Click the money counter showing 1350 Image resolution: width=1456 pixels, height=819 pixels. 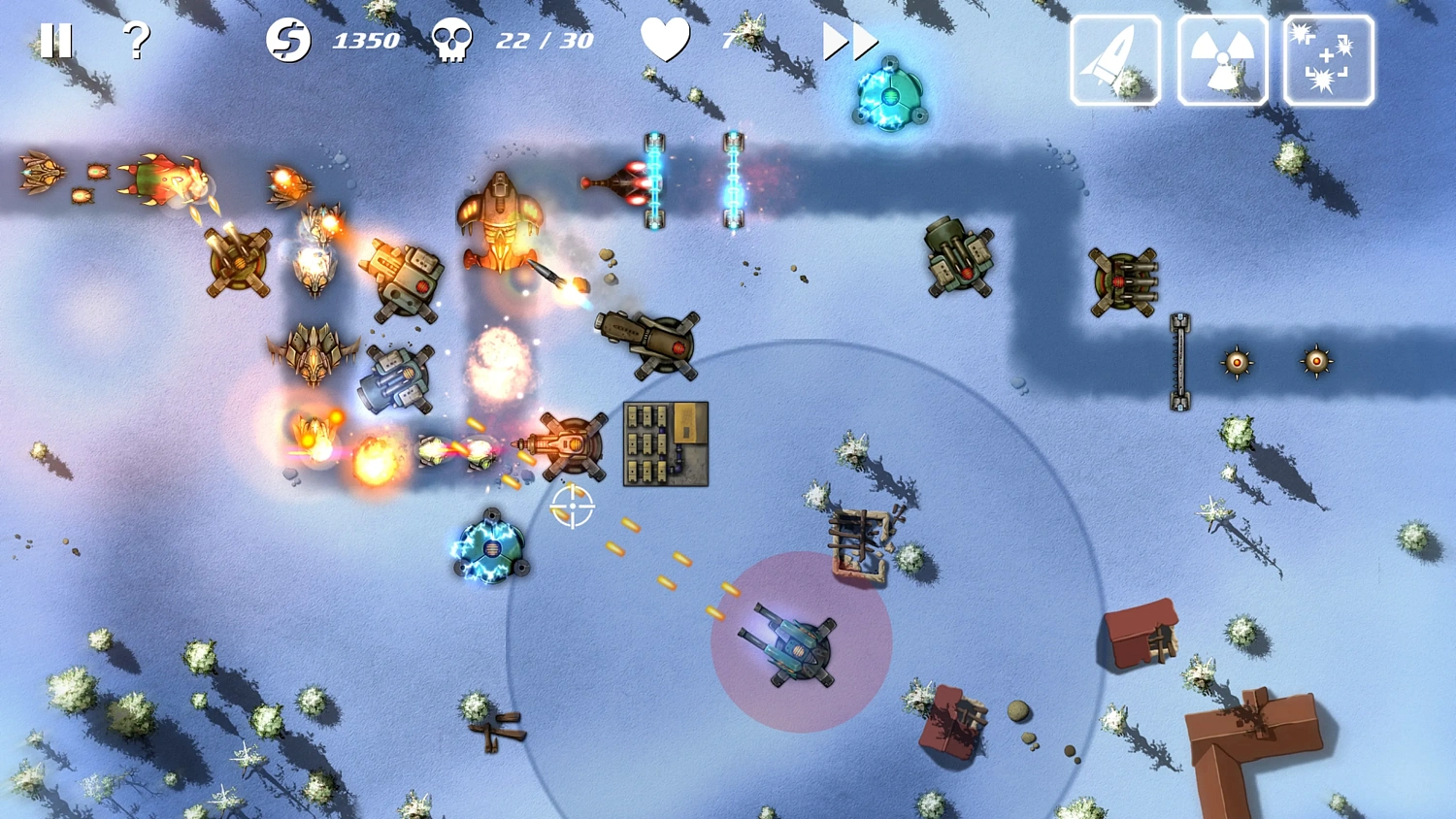click(365, 41)
